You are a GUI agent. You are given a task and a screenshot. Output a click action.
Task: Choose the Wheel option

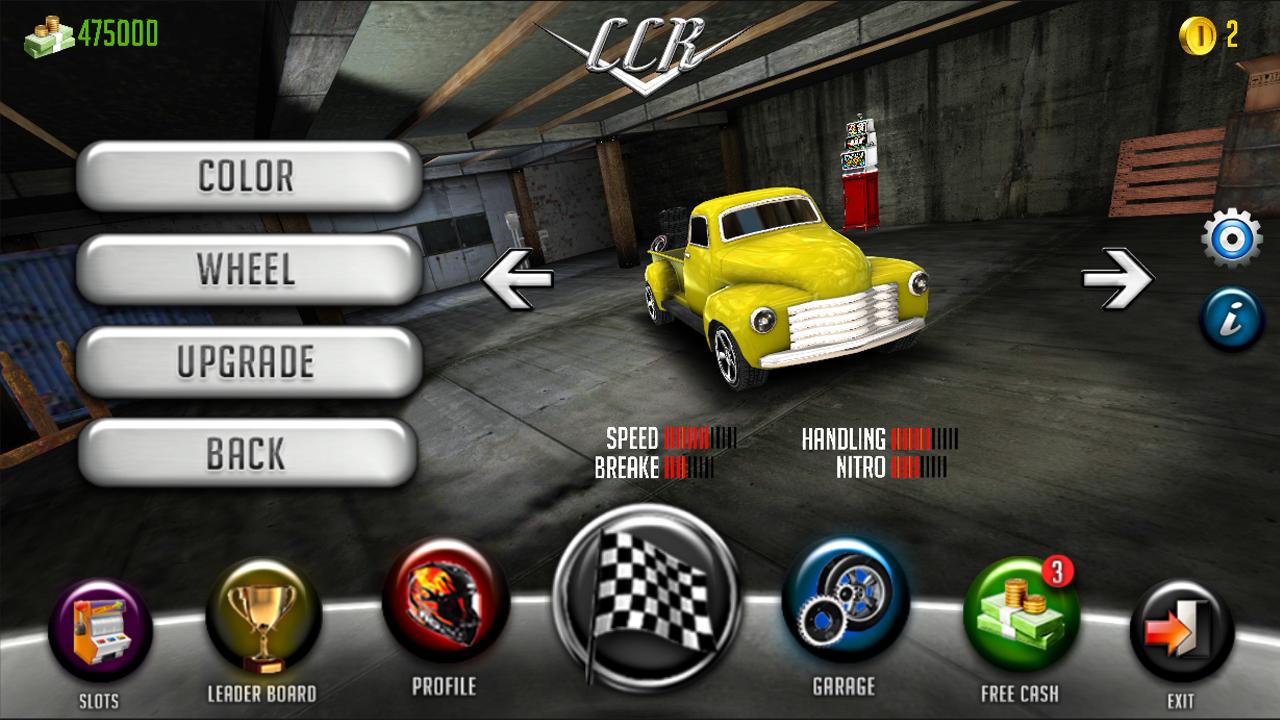point(247,268)
